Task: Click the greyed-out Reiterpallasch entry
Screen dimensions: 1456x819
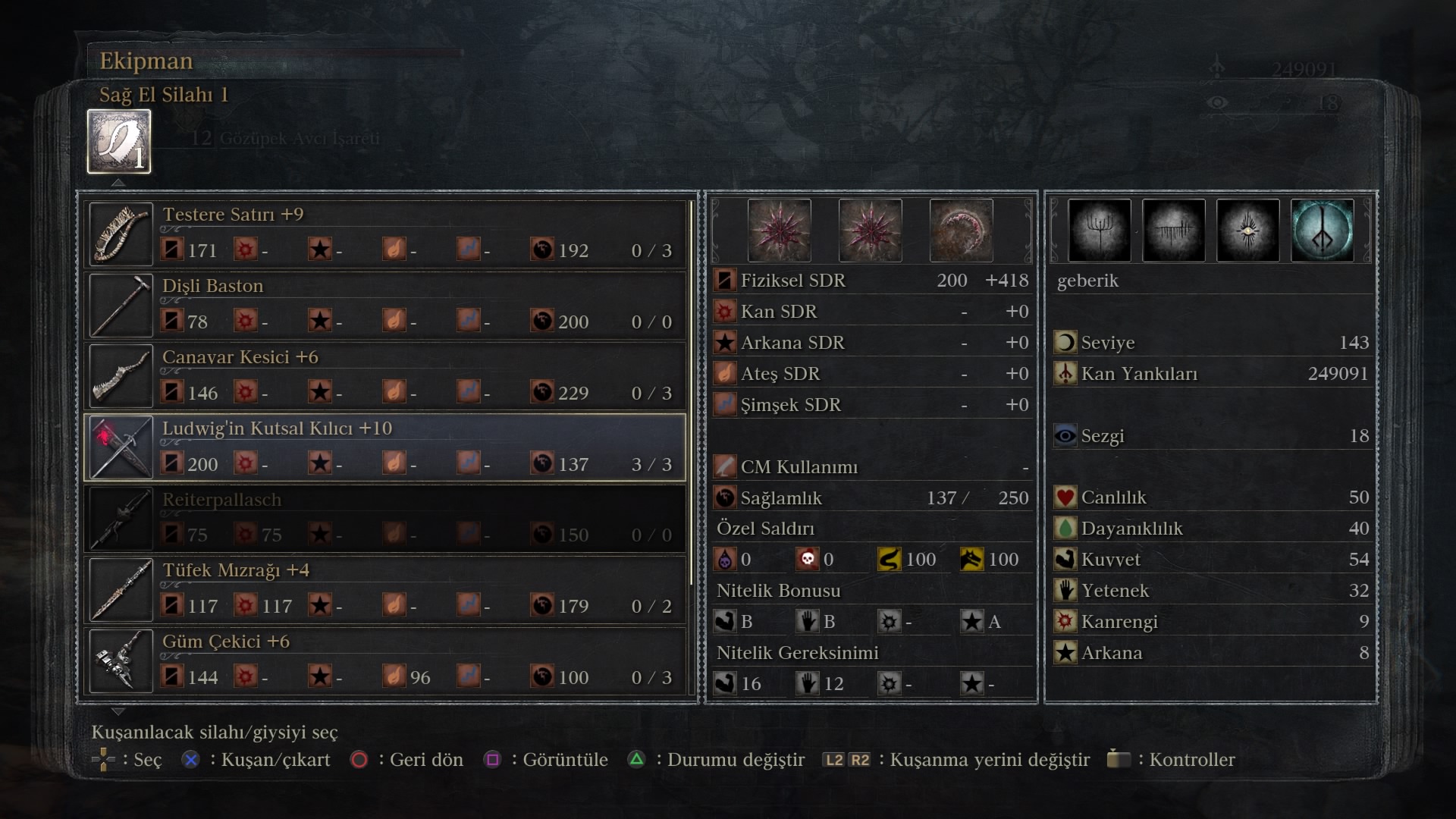Action: (x=385, y=519)
